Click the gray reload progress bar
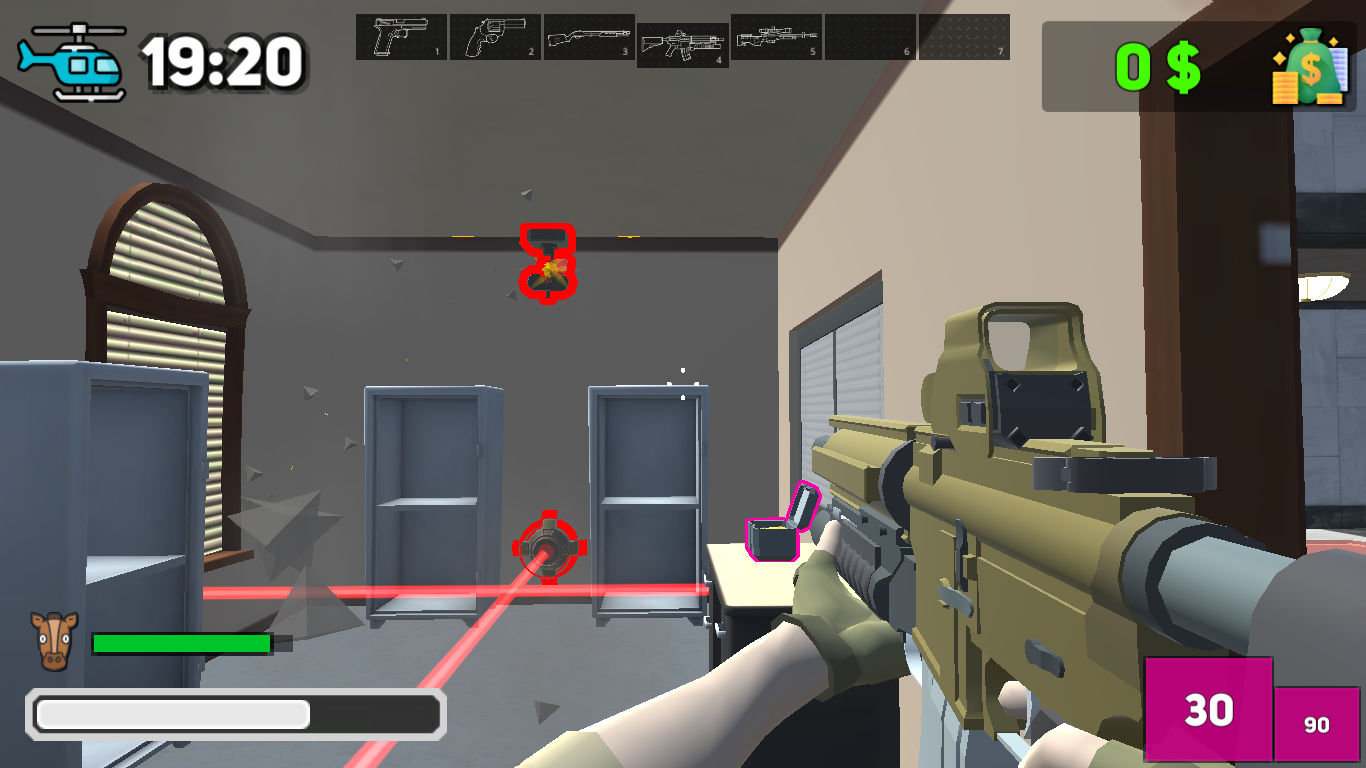The width and height of the screenshot is (1366, 768). point(237,714)
